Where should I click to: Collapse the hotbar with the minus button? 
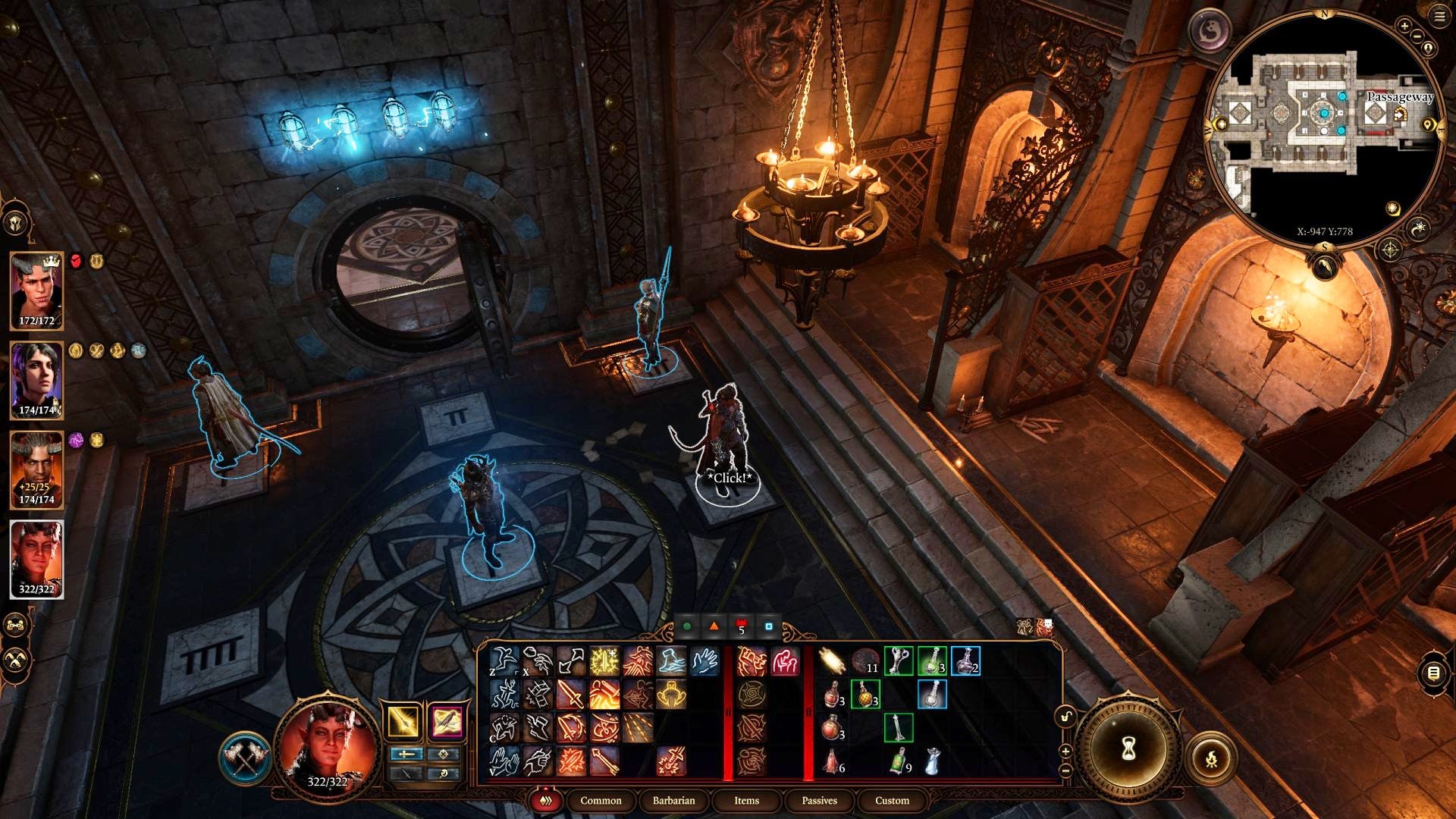click(1065, 770)
